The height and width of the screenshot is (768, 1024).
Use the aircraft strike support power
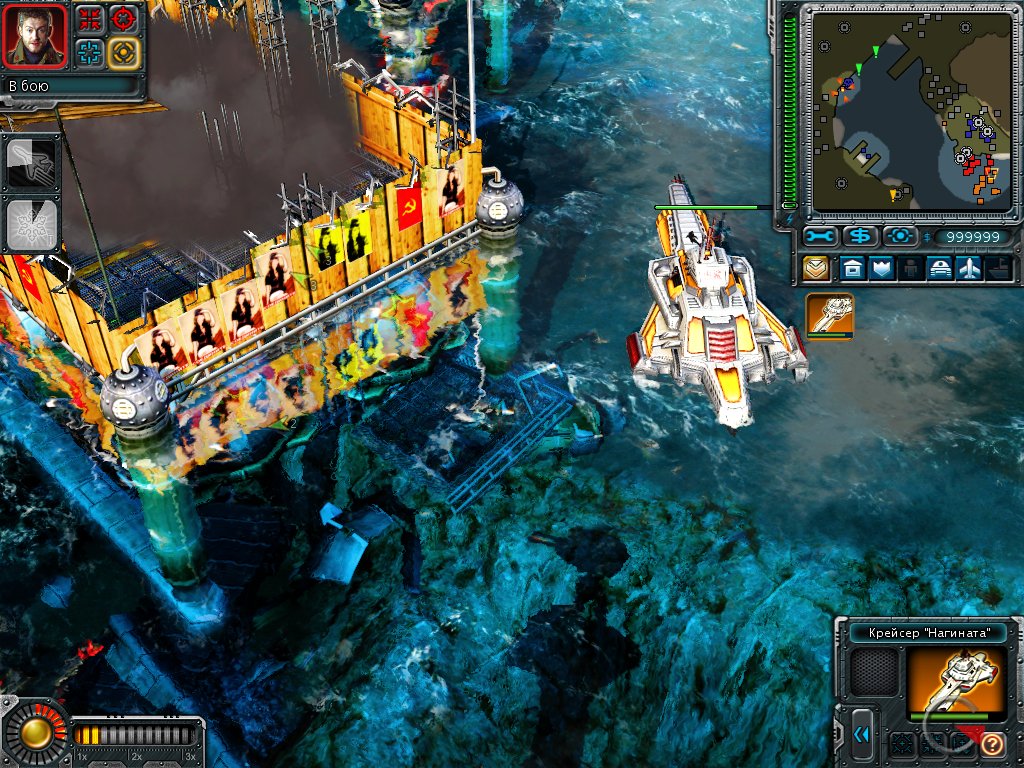click(28, 163)
